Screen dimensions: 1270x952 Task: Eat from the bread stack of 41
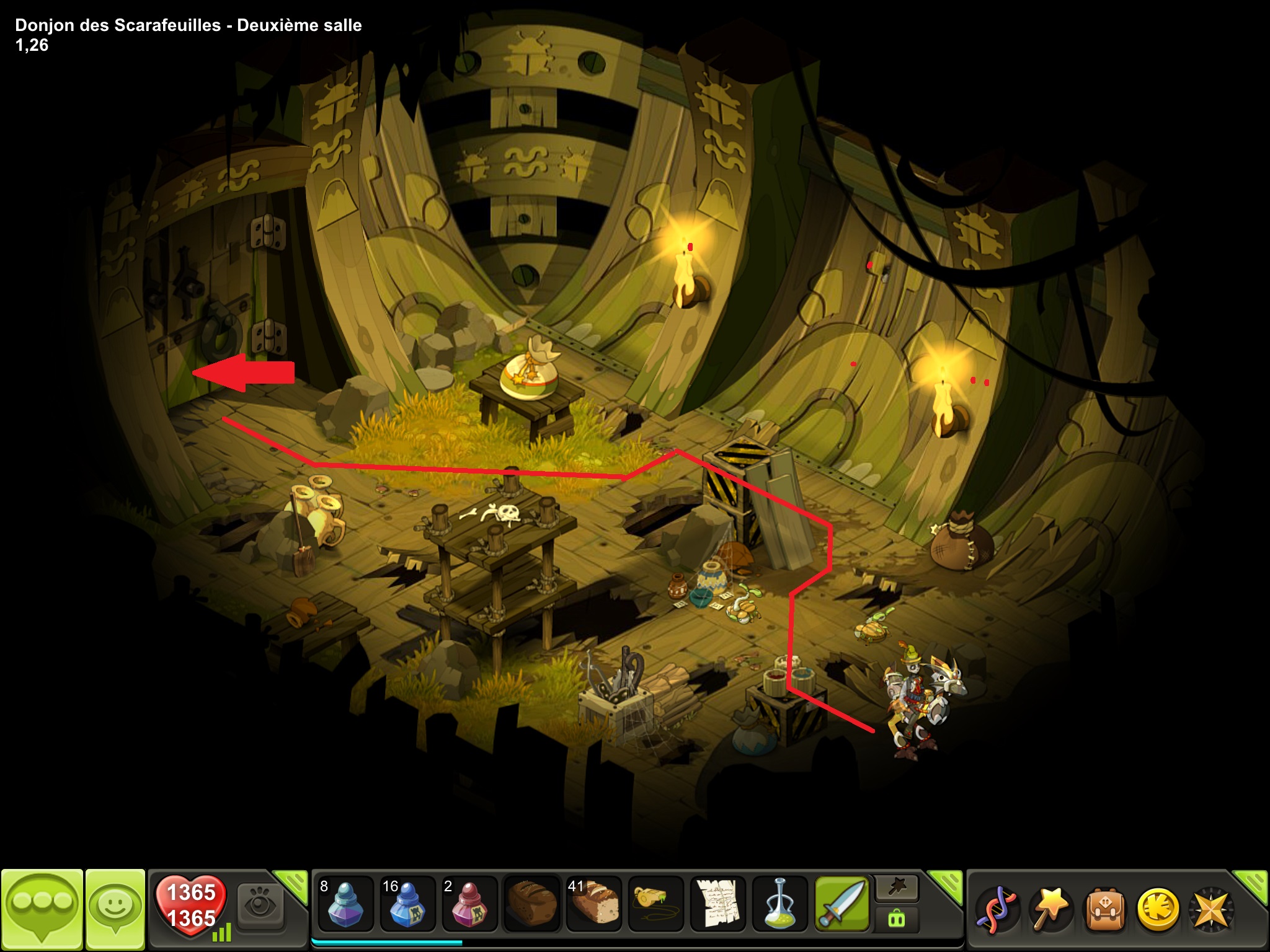(x=593, y=904)
